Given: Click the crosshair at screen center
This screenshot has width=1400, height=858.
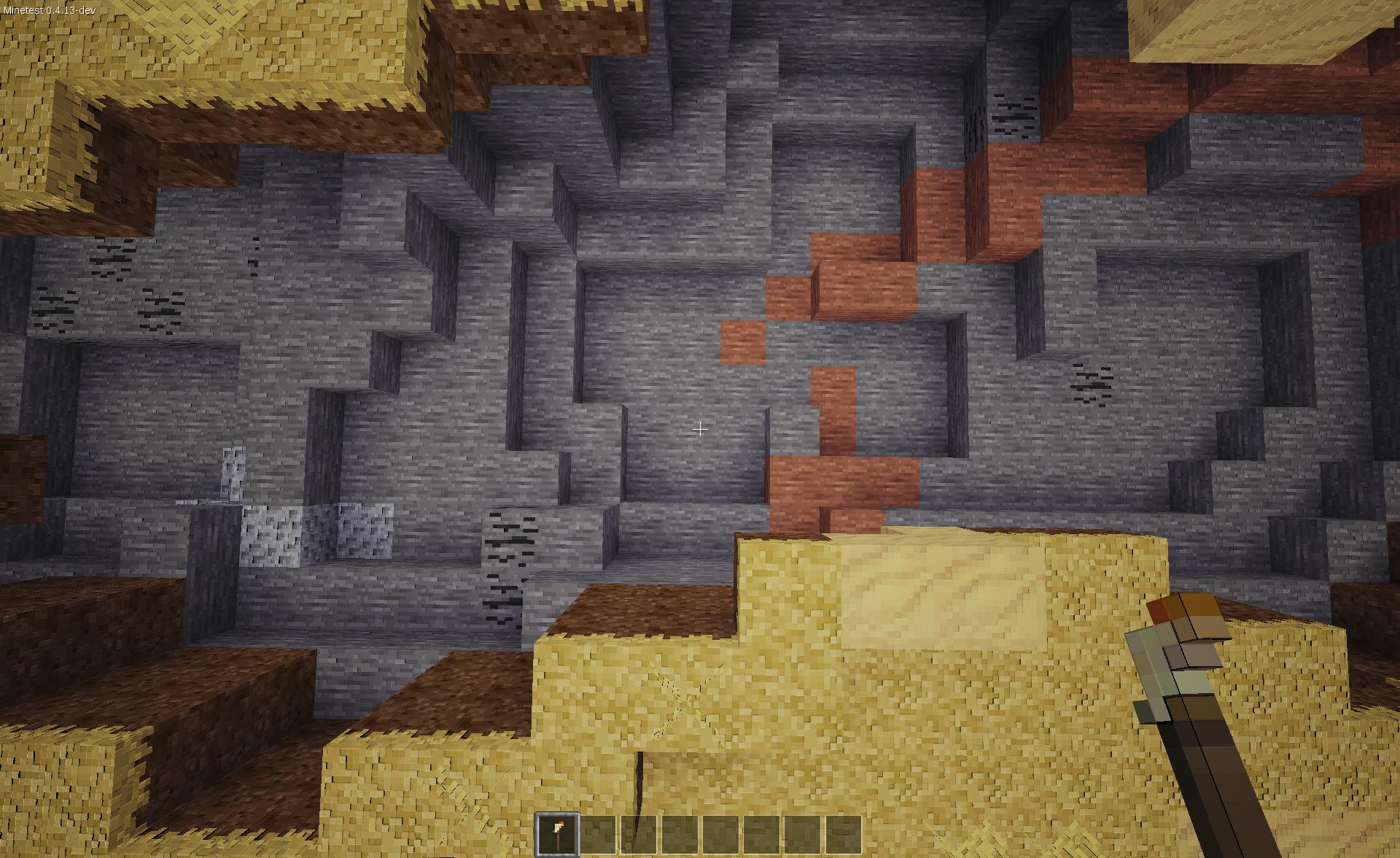Looking at the screenshot, I should pyautogui.click(x=699, y=430).
